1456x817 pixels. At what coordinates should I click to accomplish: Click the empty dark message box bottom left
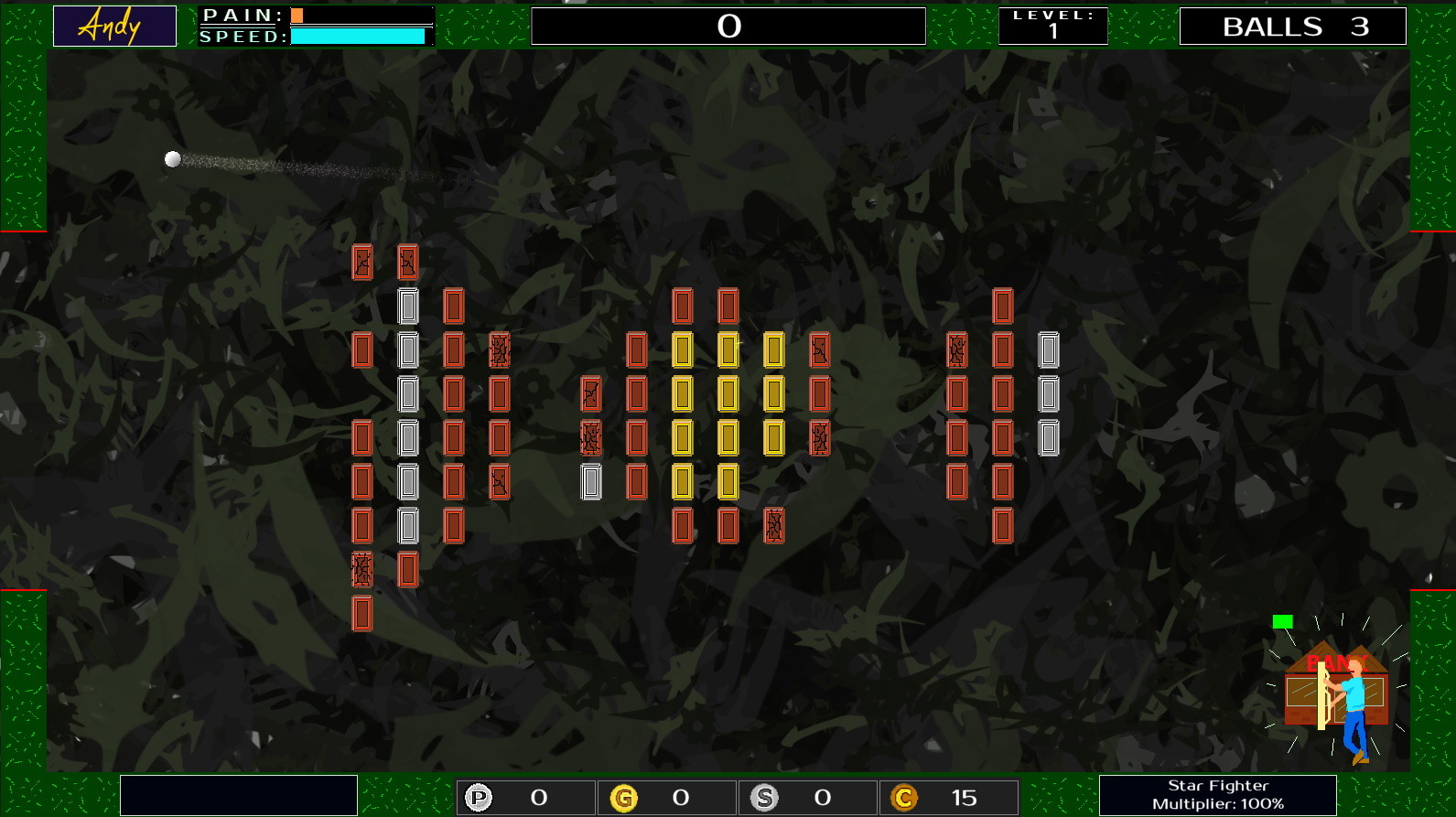click(239, 794)
